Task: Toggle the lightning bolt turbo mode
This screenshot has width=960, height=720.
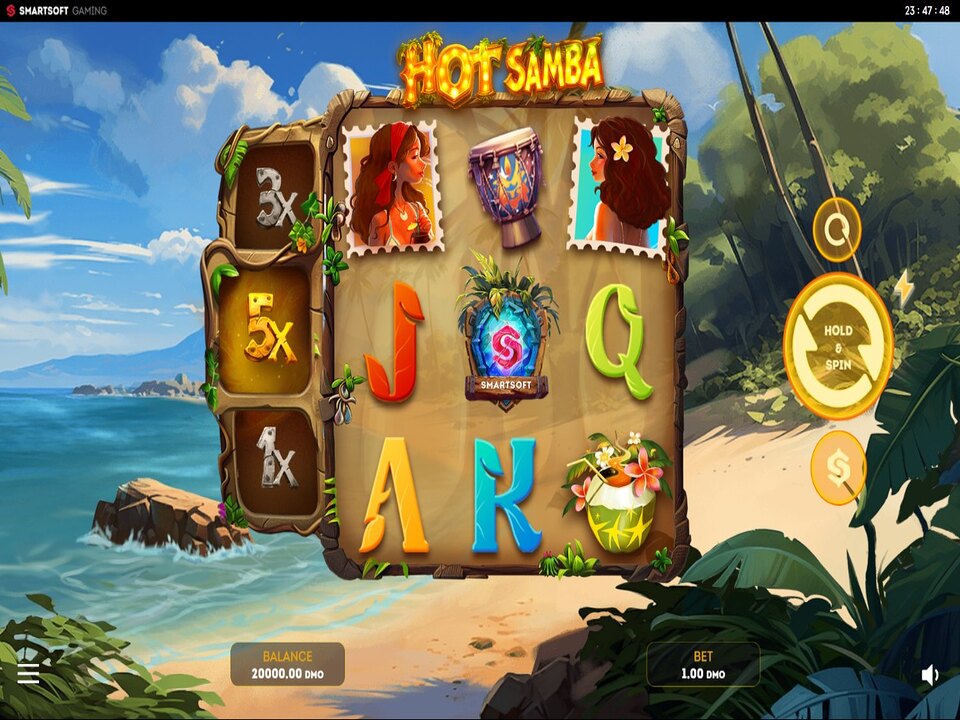Action: pyautogui.click(x=904, y=288)
